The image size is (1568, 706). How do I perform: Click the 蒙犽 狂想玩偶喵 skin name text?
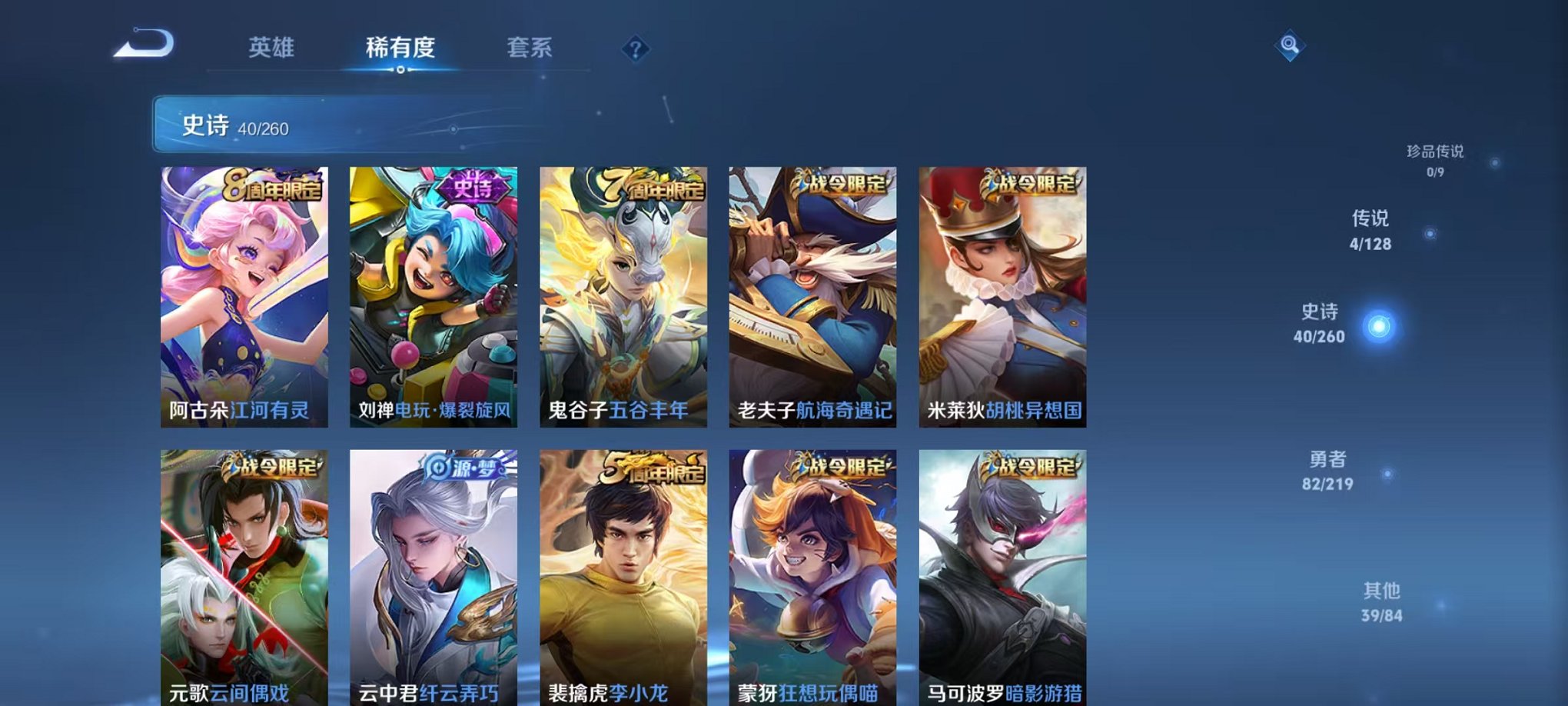[x=810, y=691]
